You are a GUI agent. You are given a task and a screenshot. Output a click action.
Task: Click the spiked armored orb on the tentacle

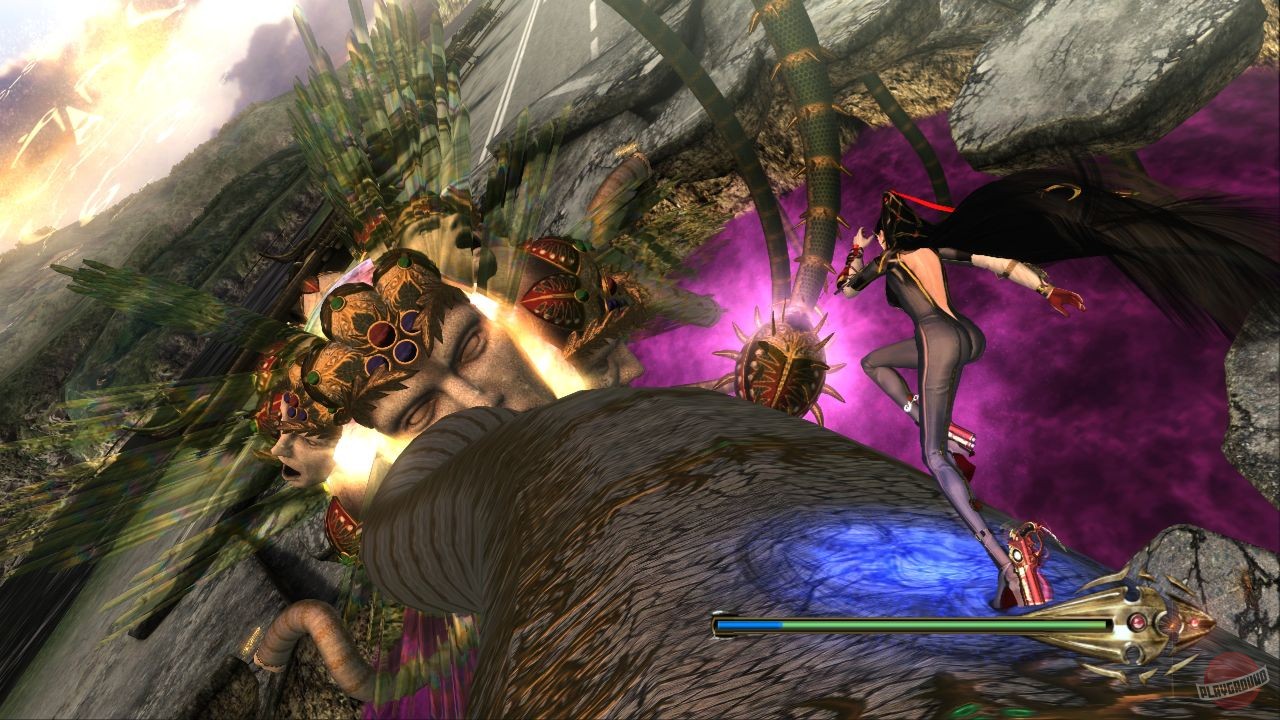point(780,370)
